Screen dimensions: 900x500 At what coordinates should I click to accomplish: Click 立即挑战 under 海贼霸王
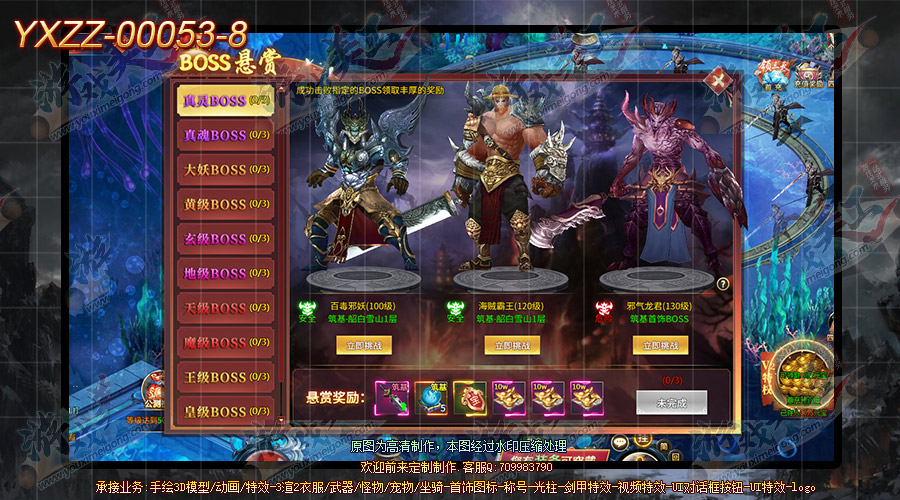click(x=511, y=344)
